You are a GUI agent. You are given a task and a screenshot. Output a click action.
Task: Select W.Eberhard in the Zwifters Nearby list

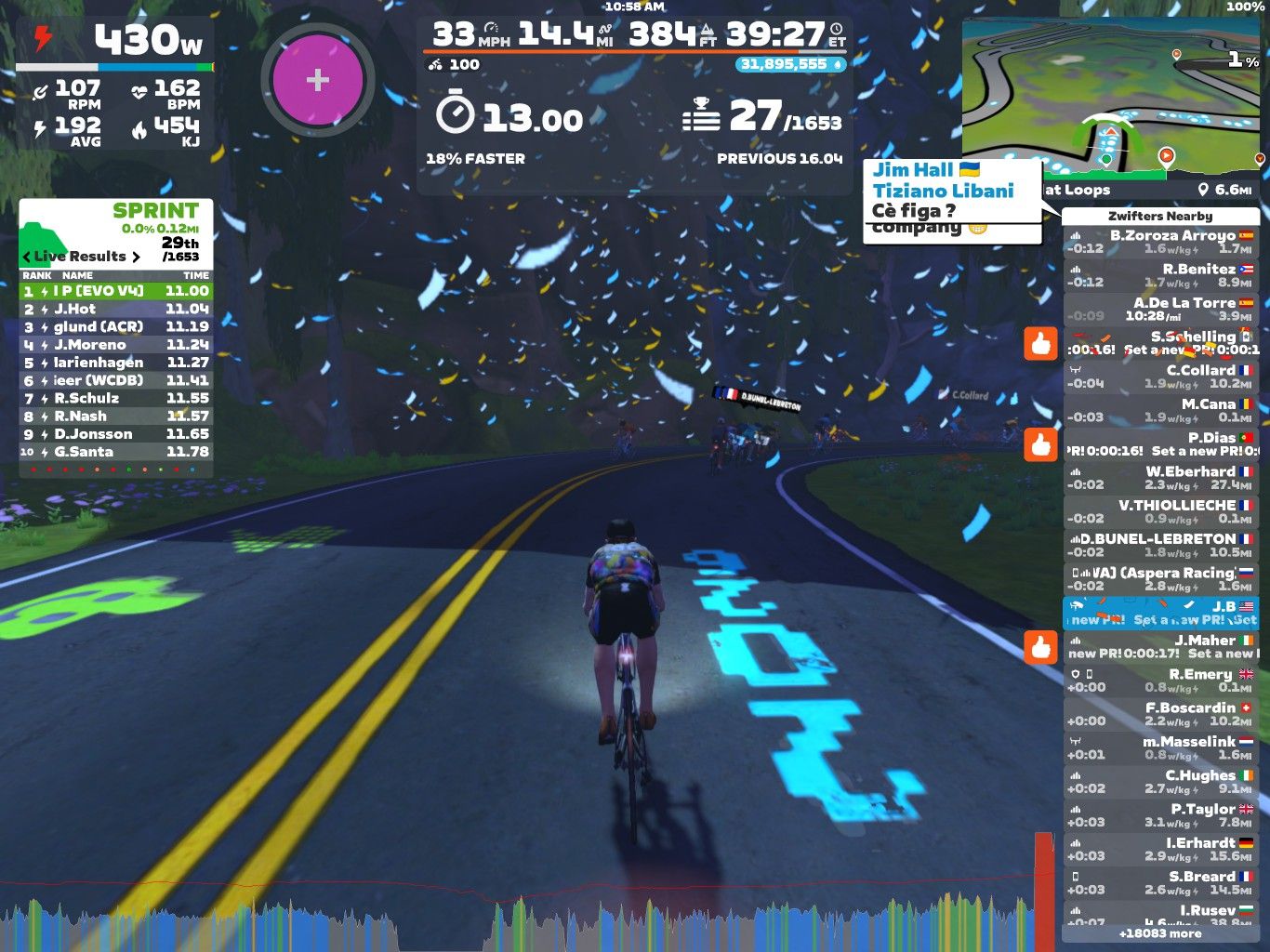pyautogui.click(x=1160, y=478)
